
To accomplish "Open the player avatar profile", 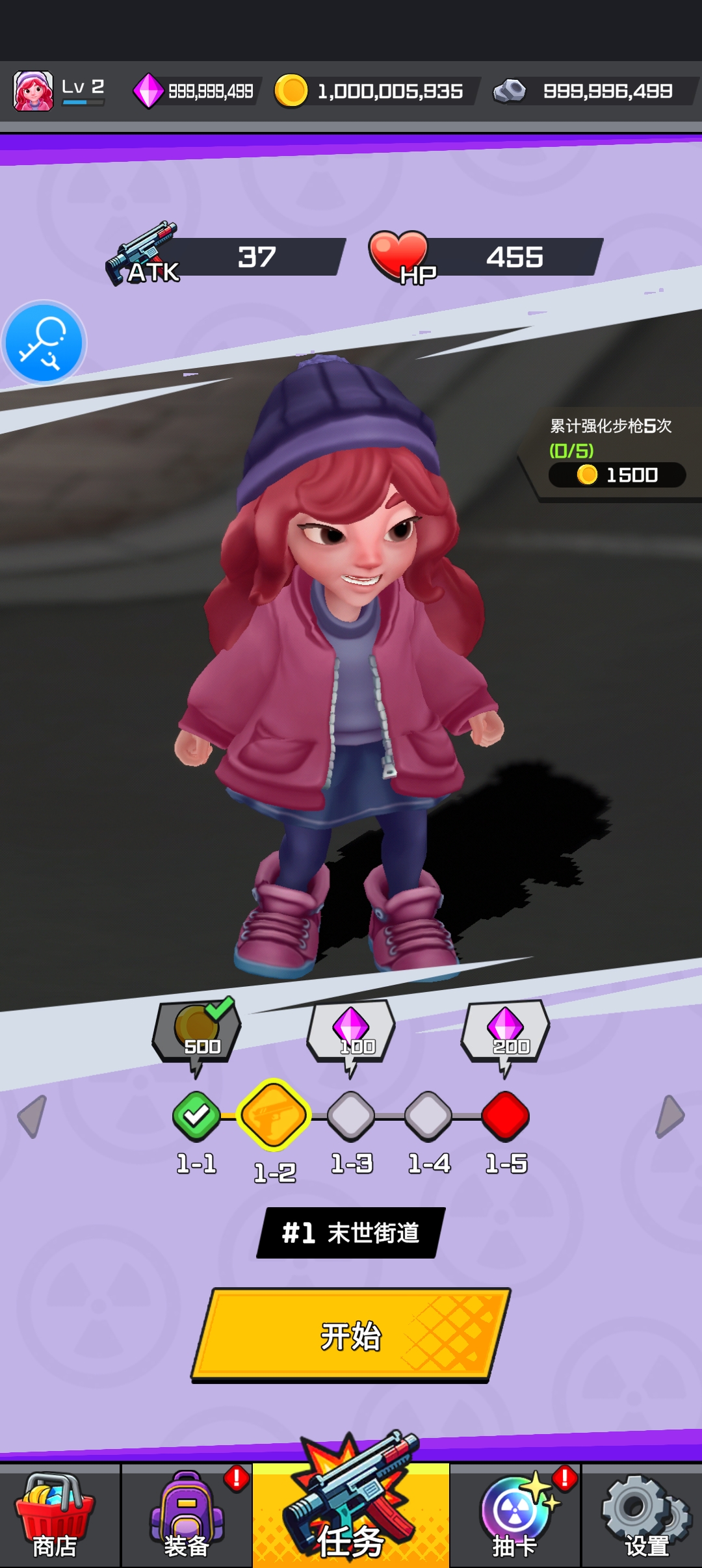I will [x=33, y=91].
